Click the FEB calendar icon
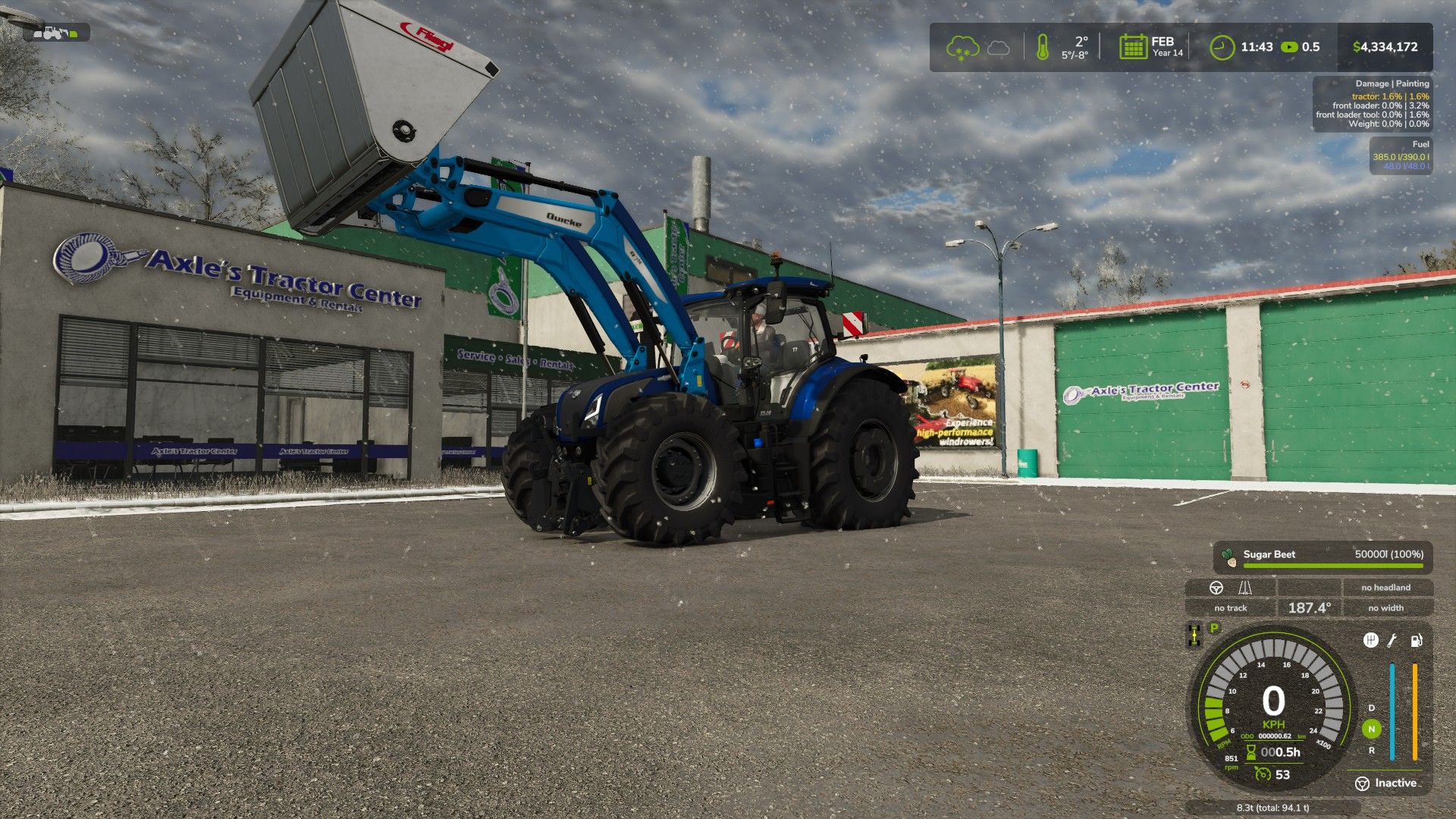Image resolution: width=1456 pixels, height=819 pixels. pyautogui.click(x=1133, y=45)
